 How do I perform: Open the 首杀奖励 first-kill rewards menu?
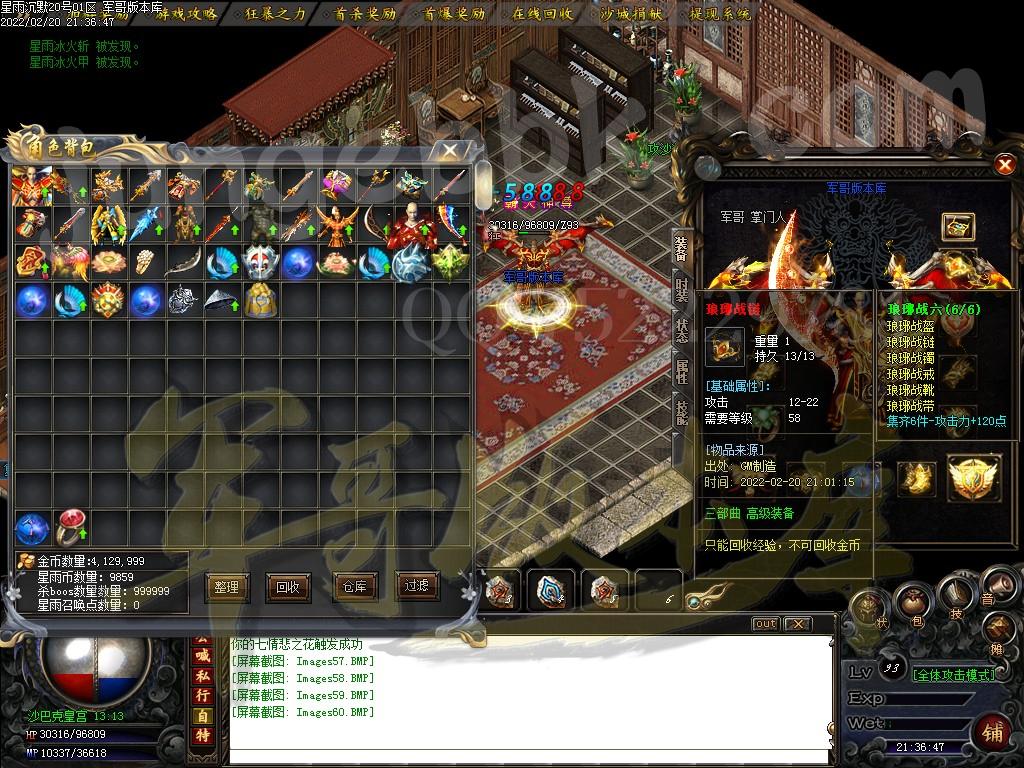click(x=365, y=14)
